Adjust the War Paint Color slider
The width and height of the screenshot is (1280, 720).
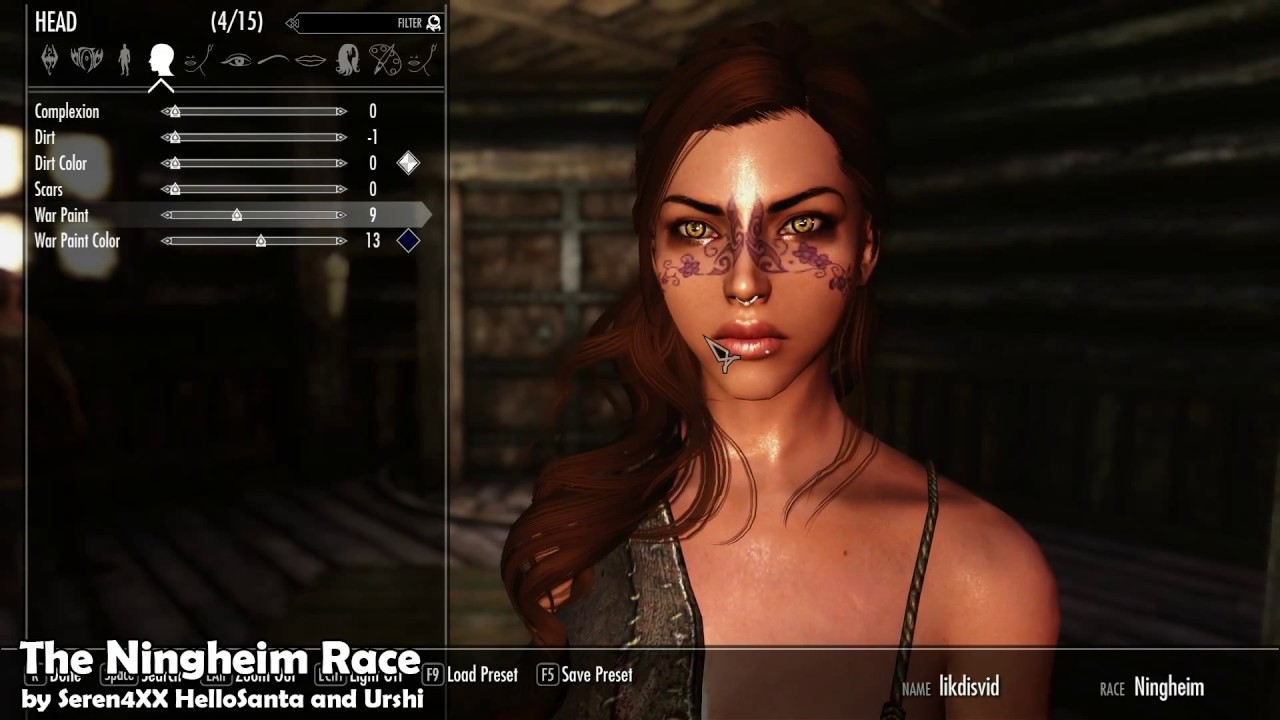click(254, 241)
